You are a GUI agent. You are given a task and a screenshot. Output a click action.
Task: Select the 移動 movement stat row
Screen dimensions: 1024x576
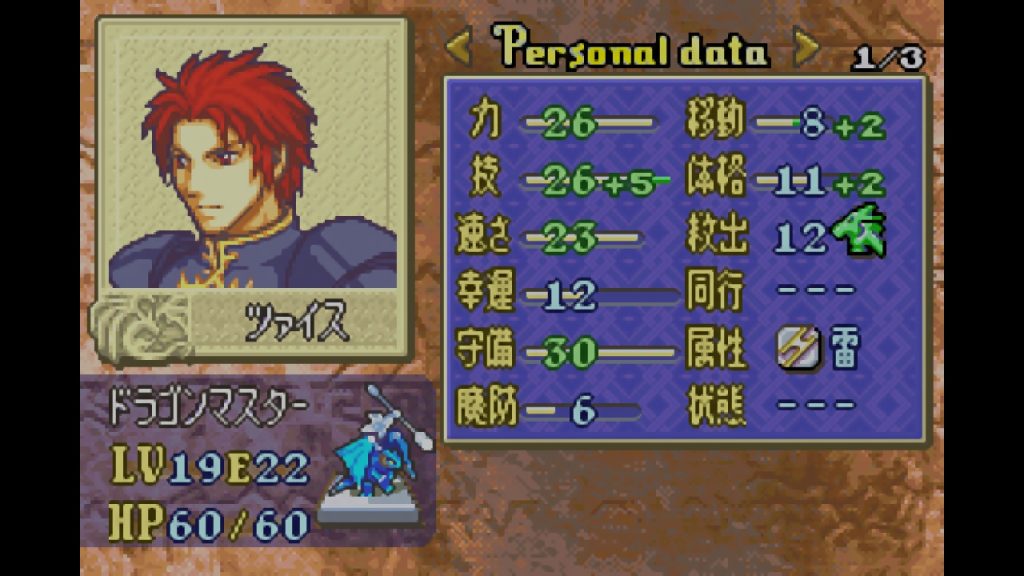pyautogui.click(x=787, y=124)
